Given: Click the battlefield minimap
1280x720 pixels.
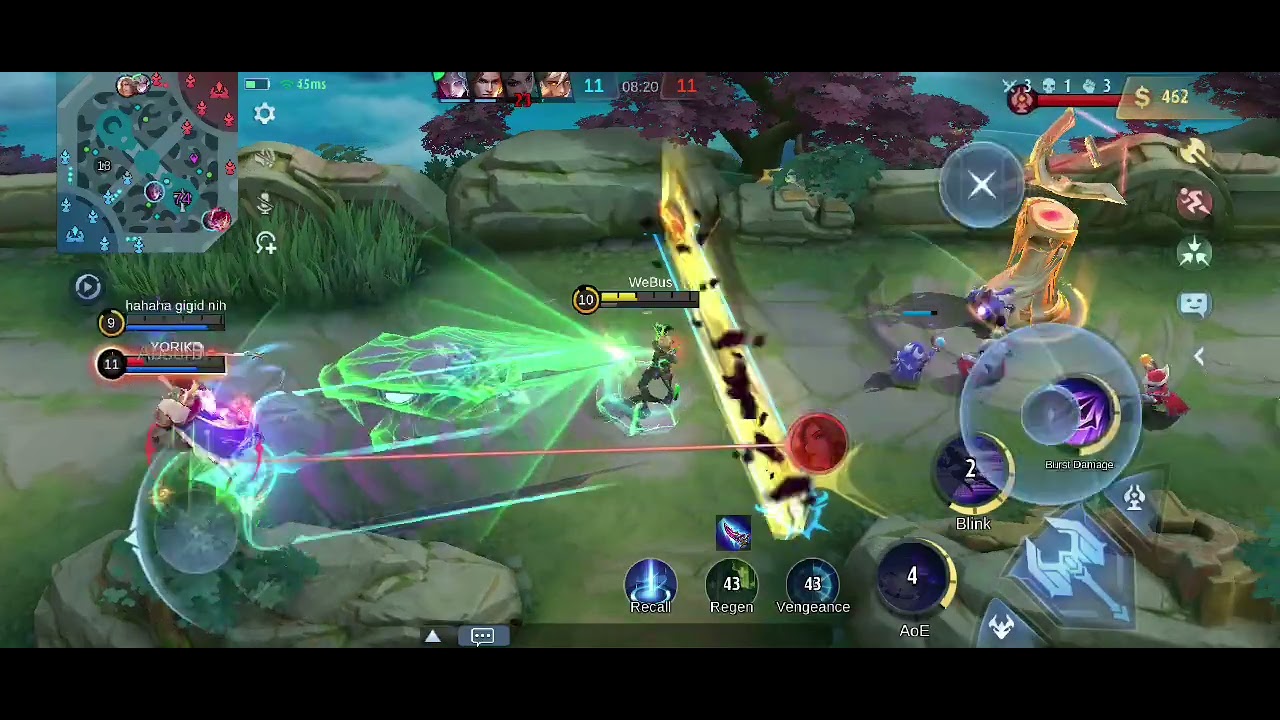Looking at the screenshot, I should [147, 162].
